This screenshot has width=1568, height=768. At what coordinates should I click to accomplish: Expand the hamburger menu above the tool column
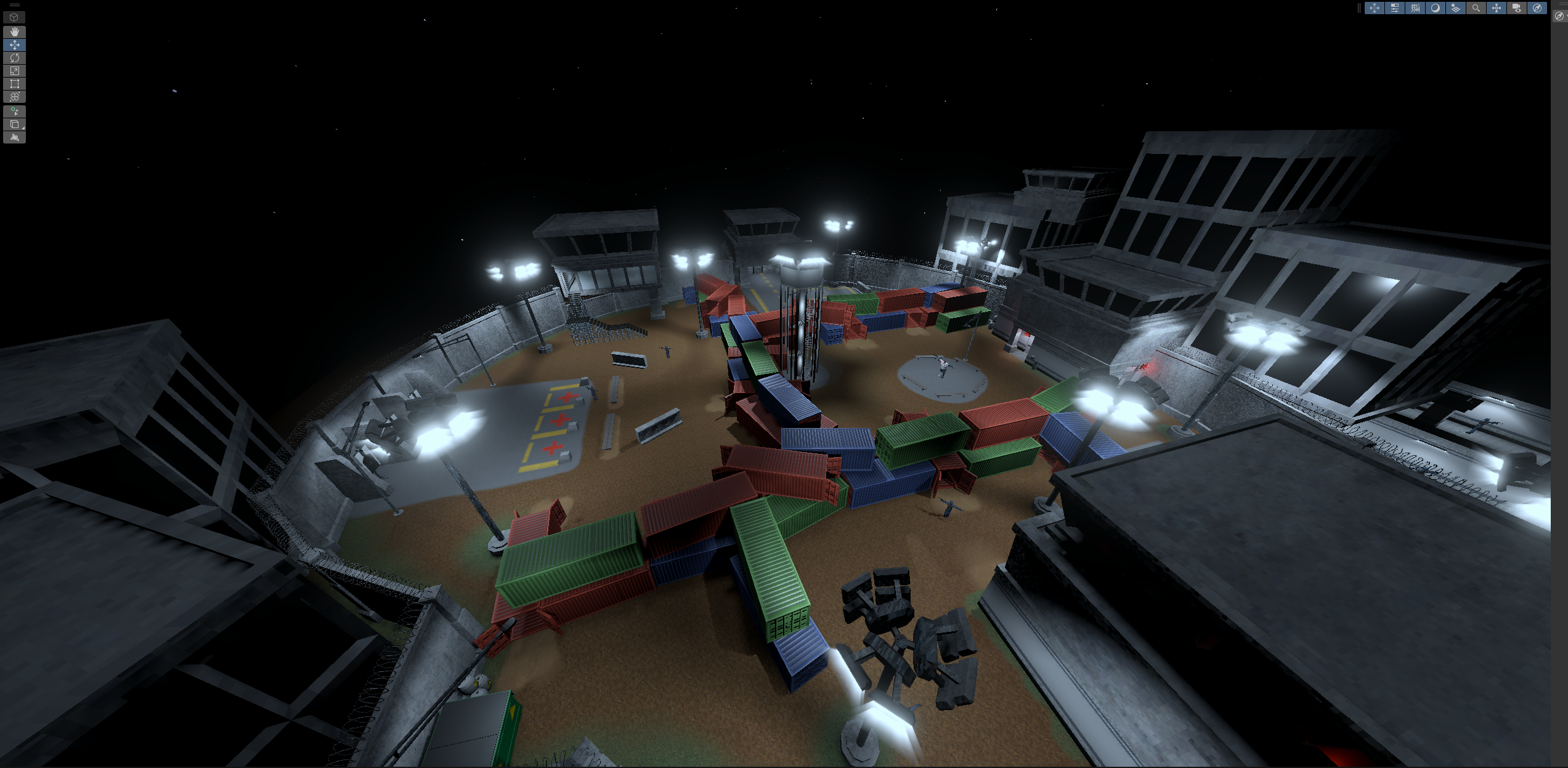15,5
